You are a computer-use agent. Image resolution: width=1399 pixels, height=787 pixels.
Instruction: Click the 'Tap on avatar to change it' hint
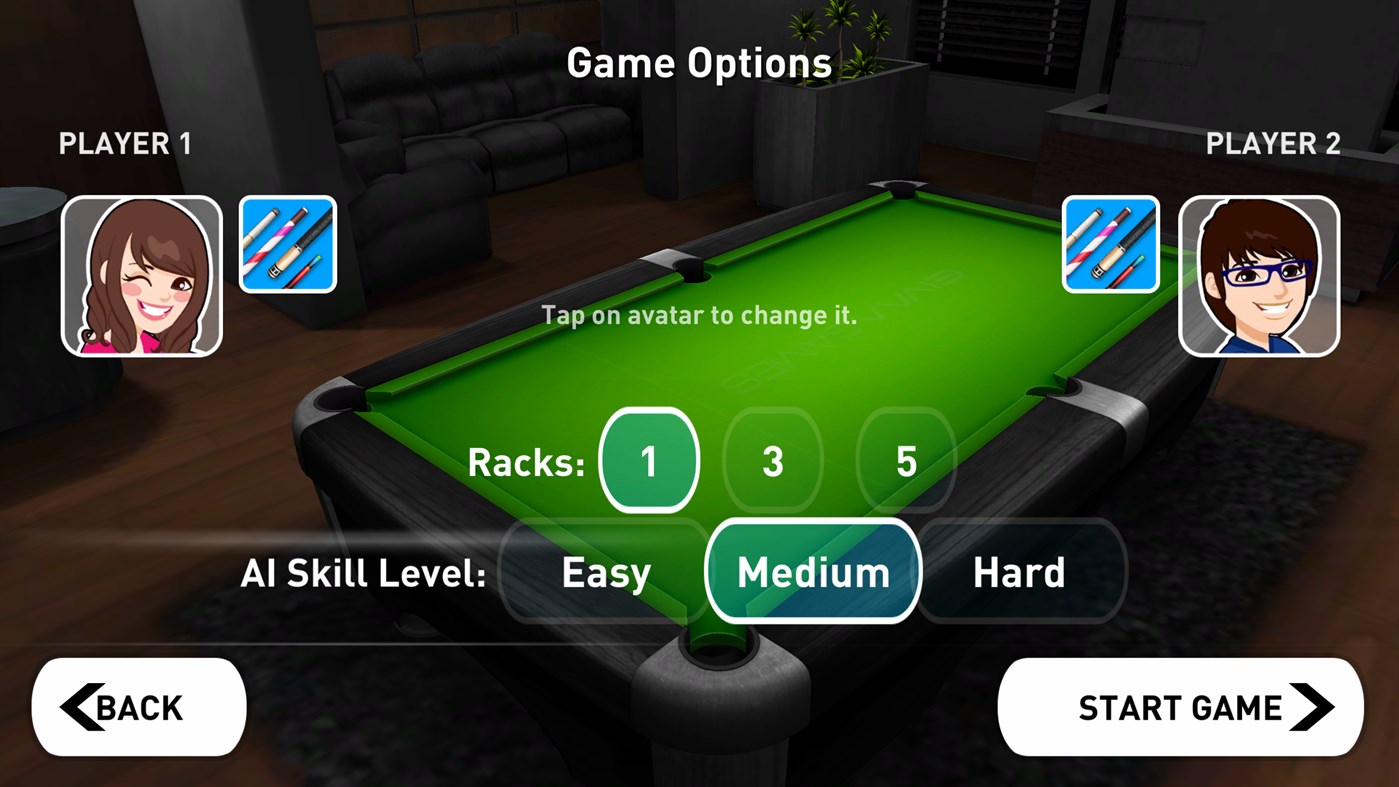pyautogui.click(x=697, y=314)
